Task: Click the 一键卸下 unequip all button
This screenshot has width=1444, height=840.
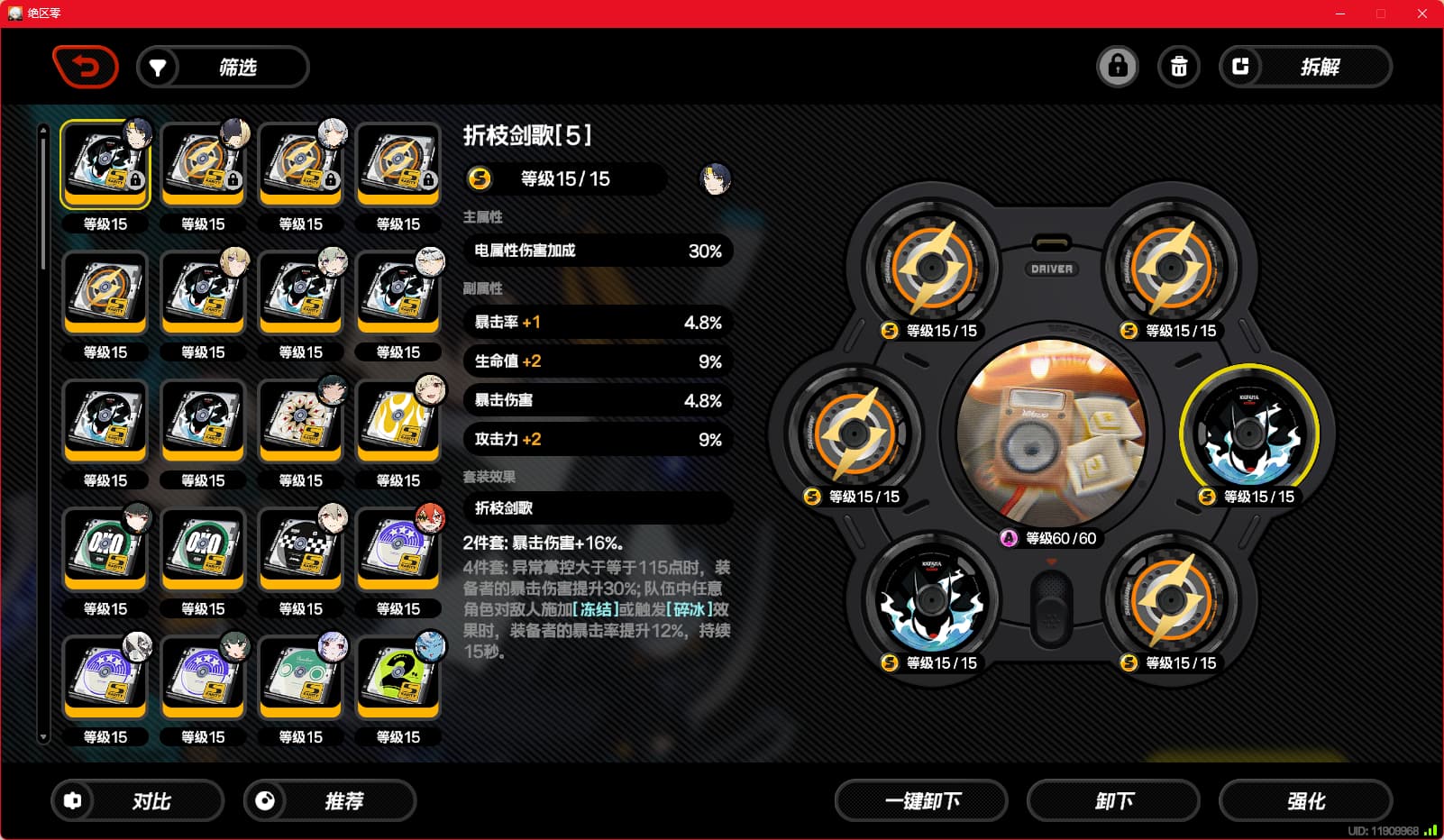Action: [x=921, y=801]
